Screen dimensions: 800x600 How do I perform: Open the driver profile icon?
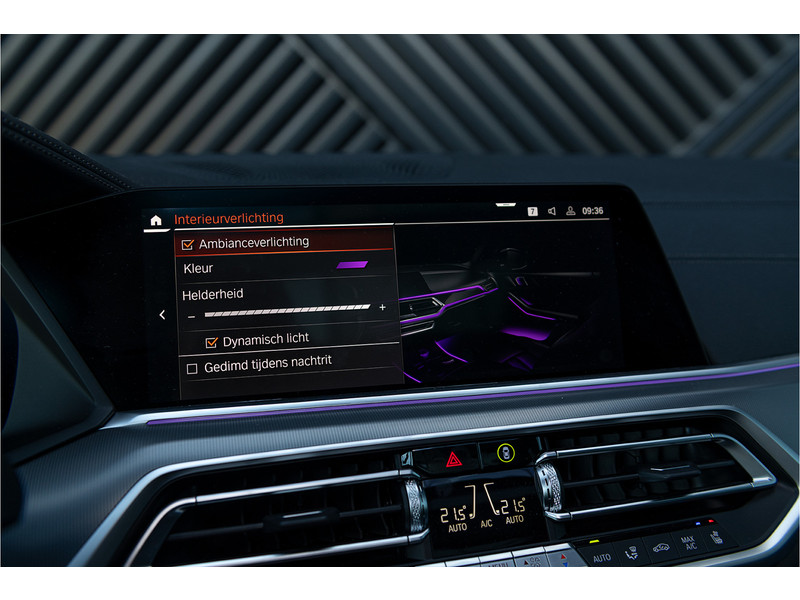pyautogui.click(x=570, y=211)
